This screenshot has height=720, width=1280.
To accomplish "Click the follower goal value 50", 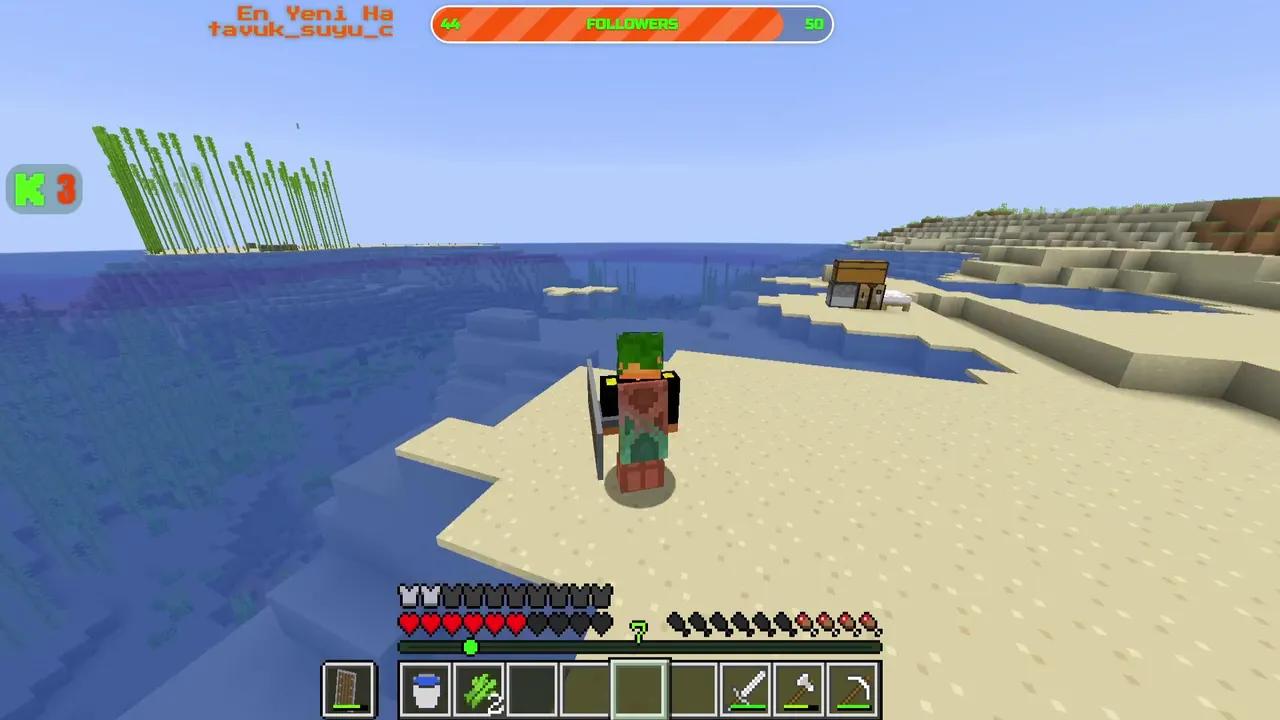I will [813, 24].
